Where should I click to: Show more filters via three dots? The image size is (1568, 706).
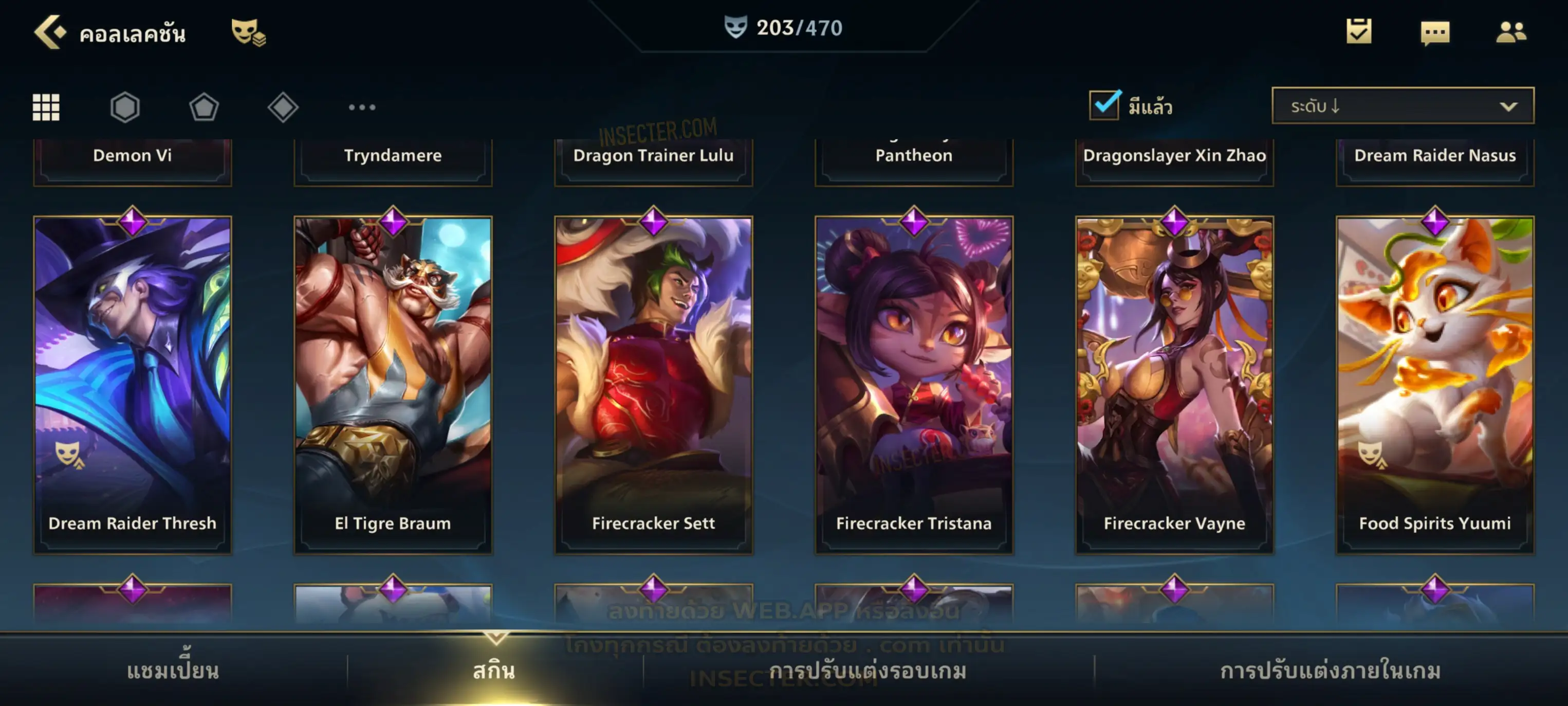coord(362,107)
